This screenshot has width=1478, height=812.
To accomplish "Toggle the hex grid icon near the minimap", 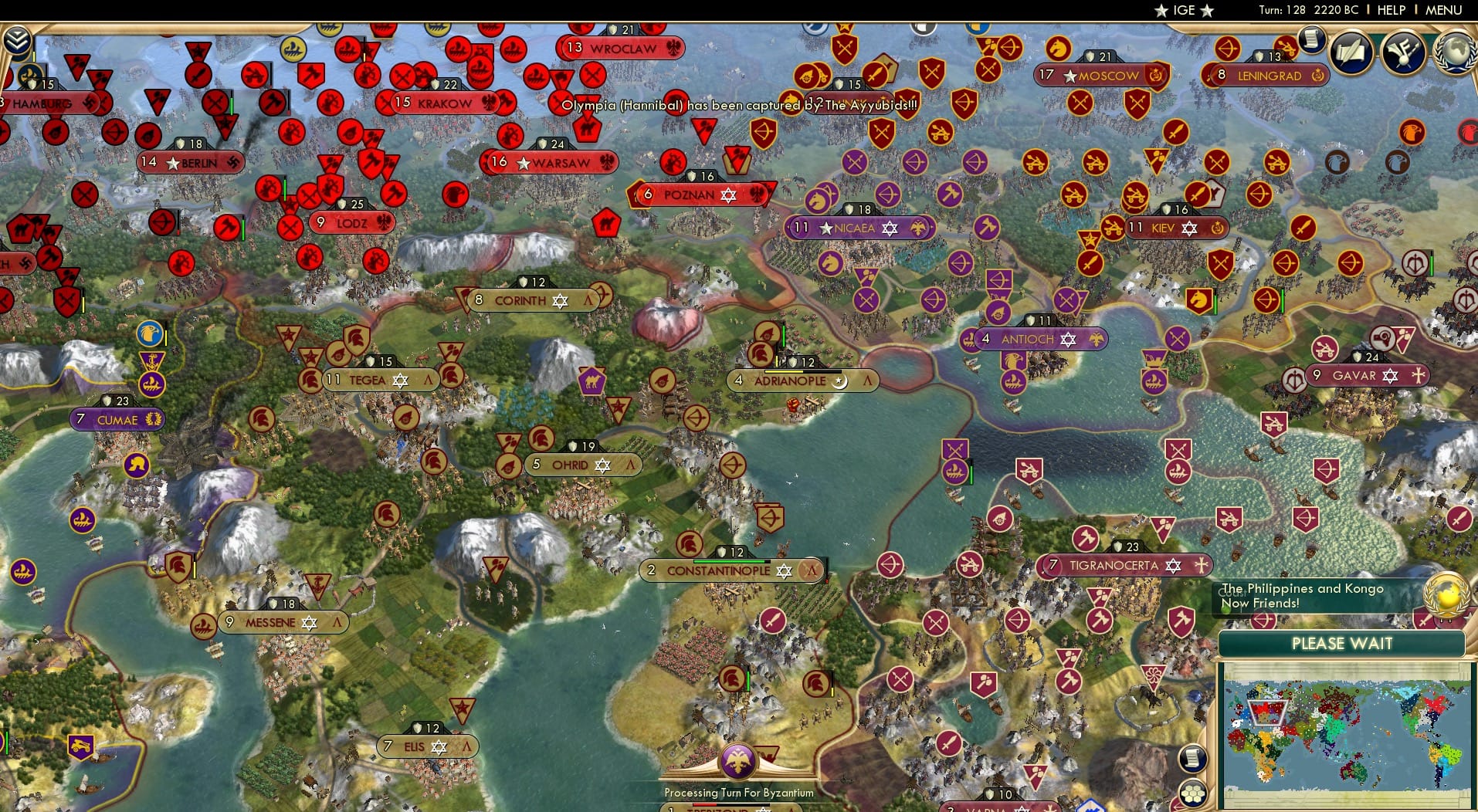I will tap(1193, 793).
